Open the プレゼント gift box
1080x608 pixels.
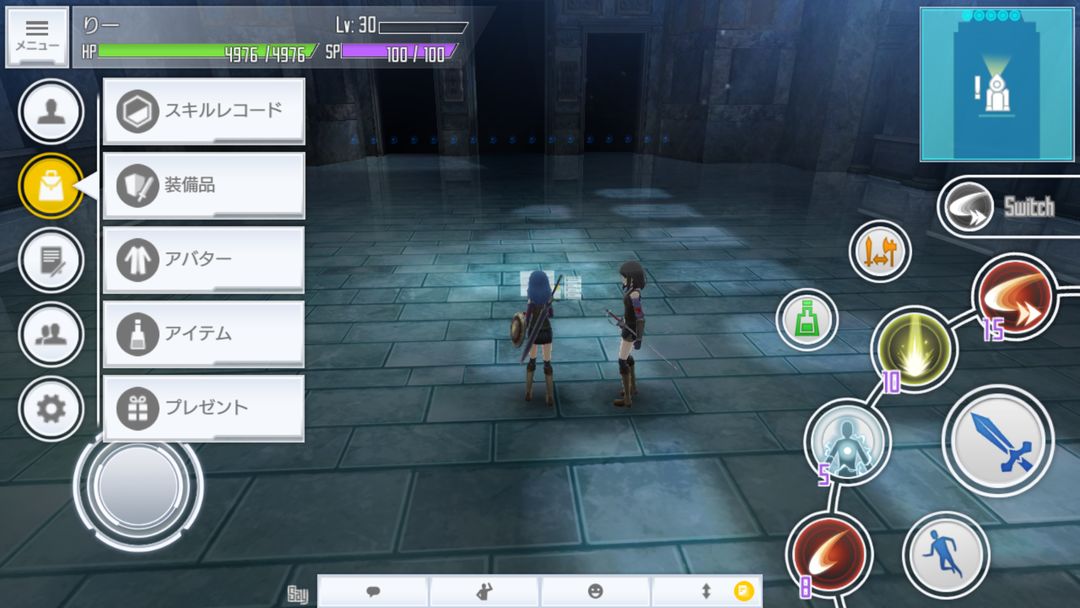(x=203, y=407)
